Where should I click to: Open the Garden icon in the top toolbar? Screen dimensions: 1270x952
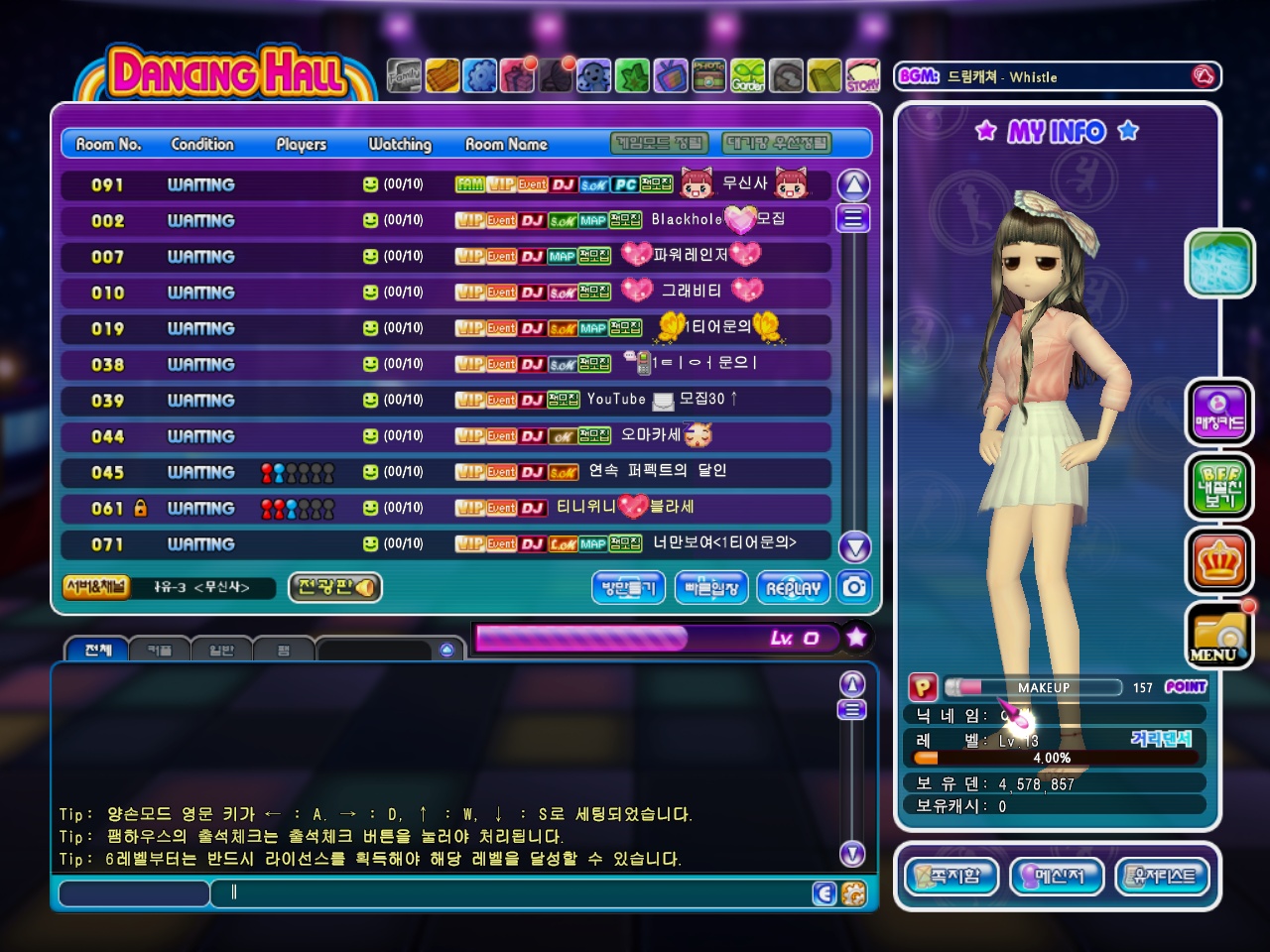pyautogui.click(x=748, y=76)
